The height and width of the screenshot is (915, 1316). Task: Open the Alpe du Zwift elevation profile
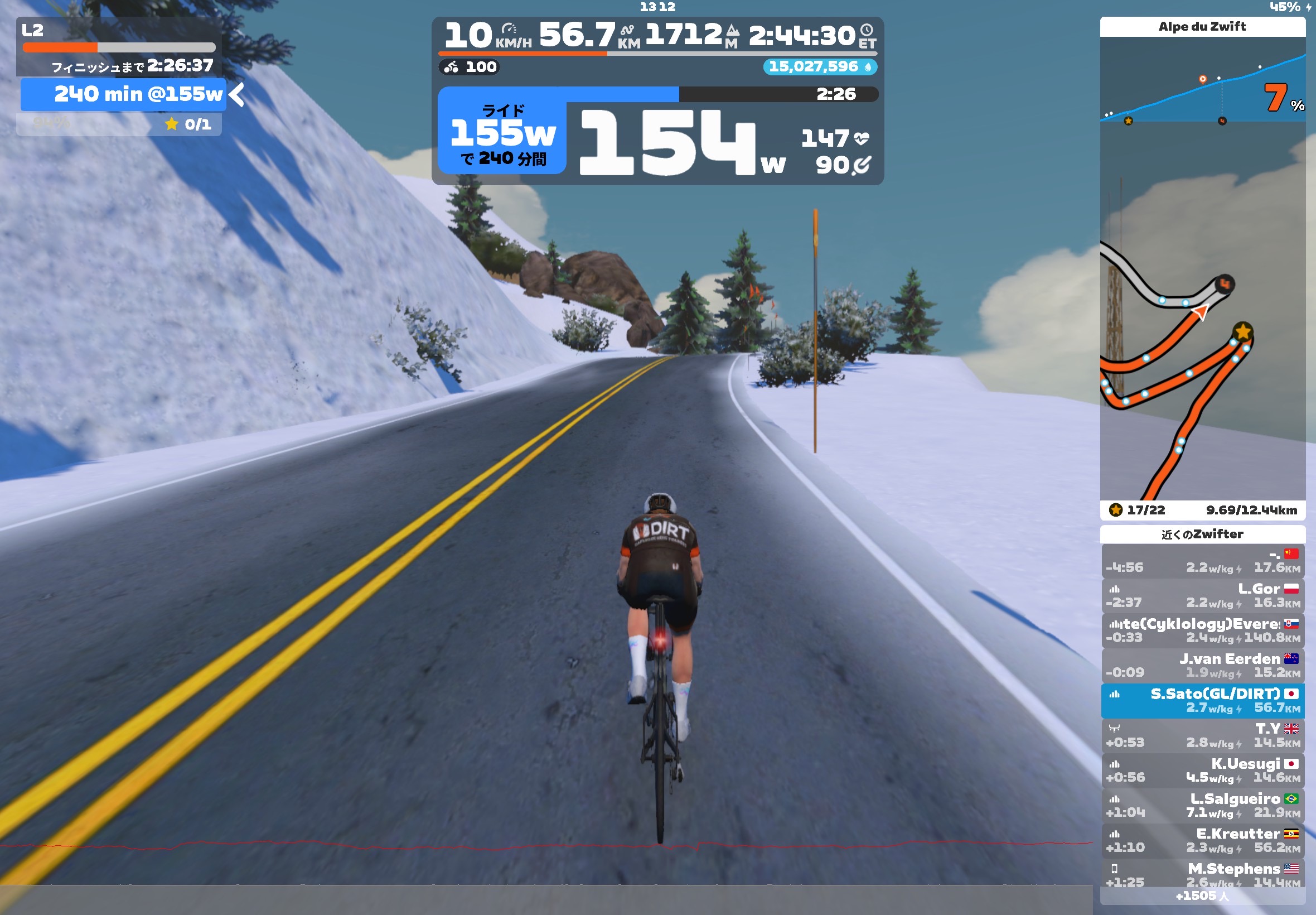(1202, 80)
